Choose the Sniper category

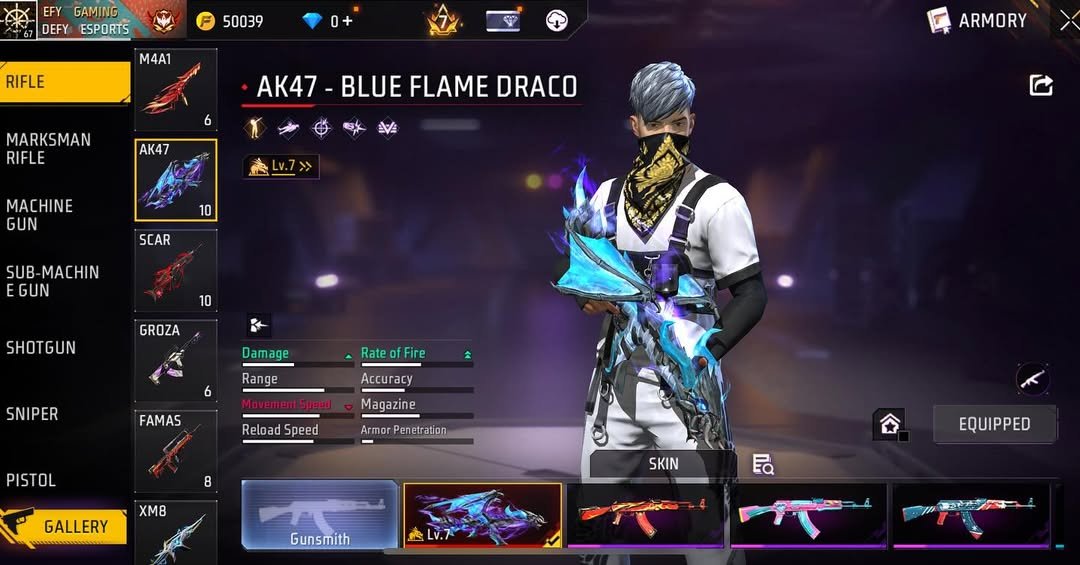[32, 413]
